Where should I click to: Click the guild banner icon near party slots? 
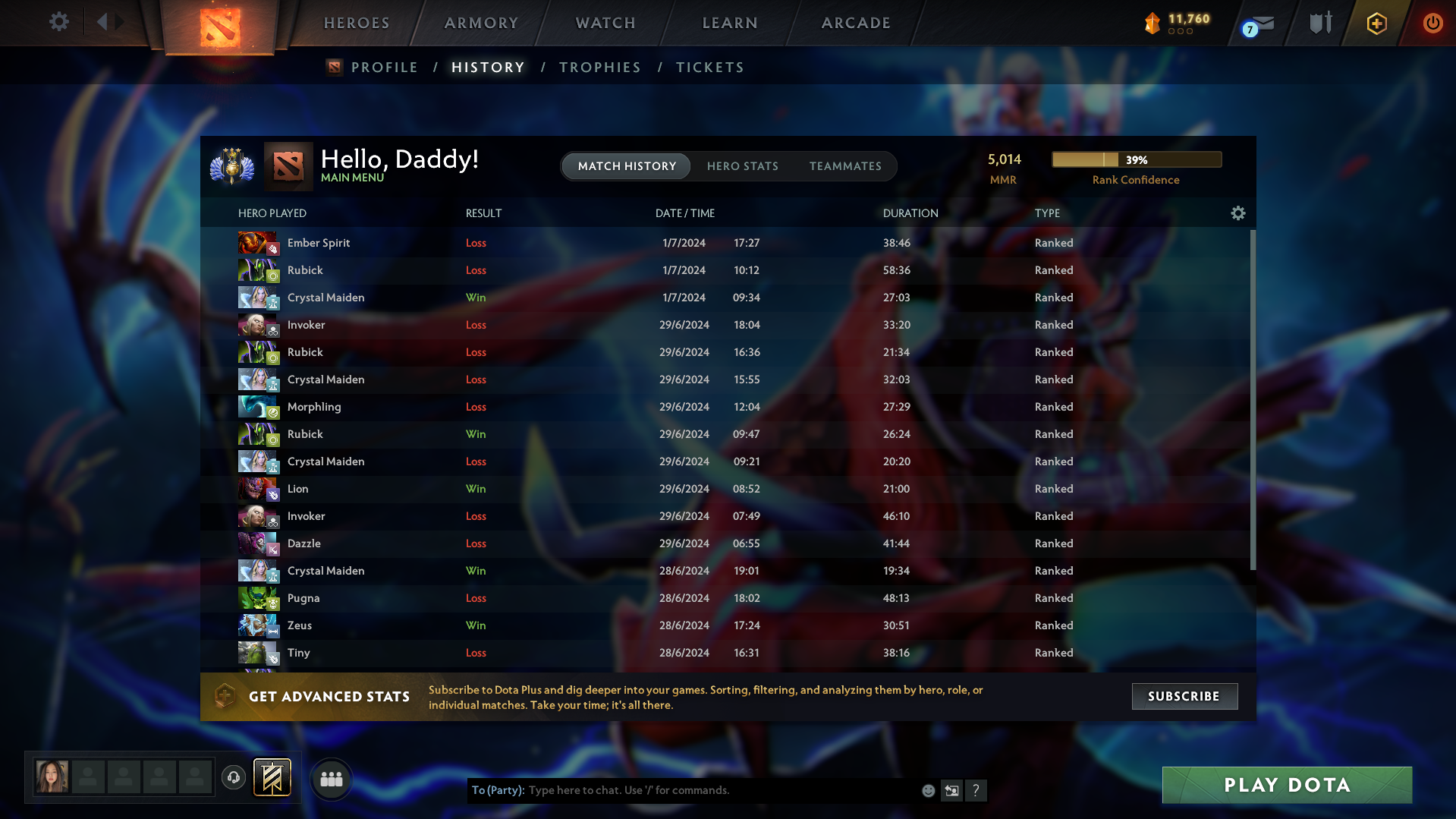(x=271, y=777)
